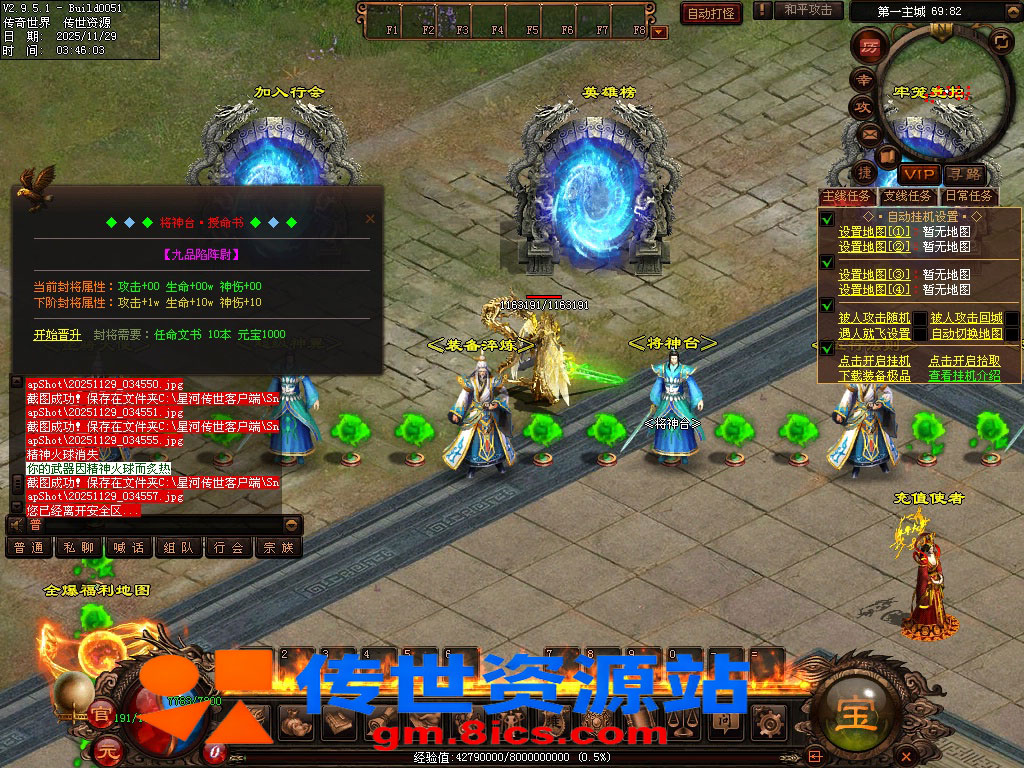View the 查看挂机介绍 guide link

coord(964,376)
